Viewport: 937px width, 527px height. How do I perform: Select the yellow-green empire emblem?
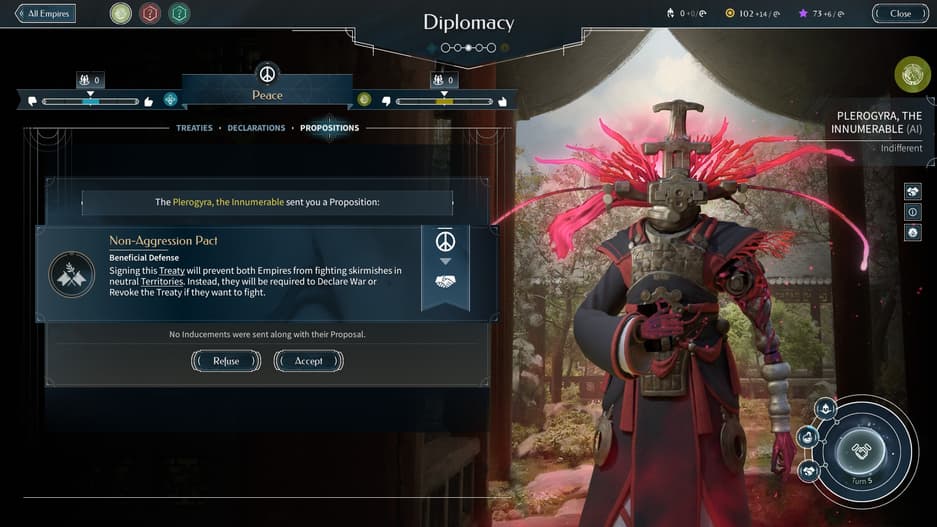[121, 14]
